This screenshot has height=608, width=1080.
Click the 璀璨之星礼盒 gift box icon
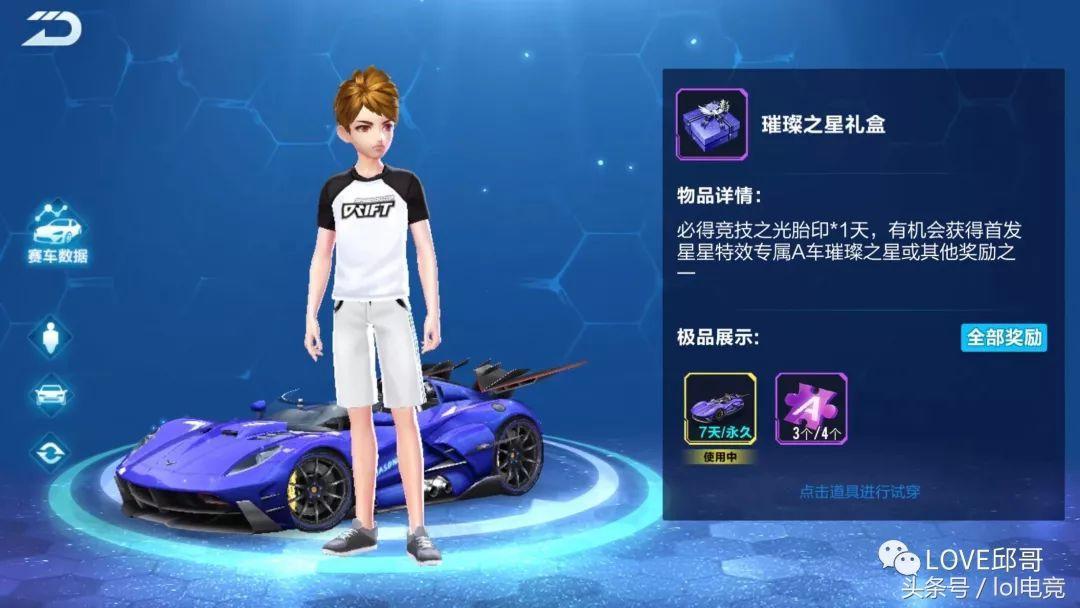(711, 125)
